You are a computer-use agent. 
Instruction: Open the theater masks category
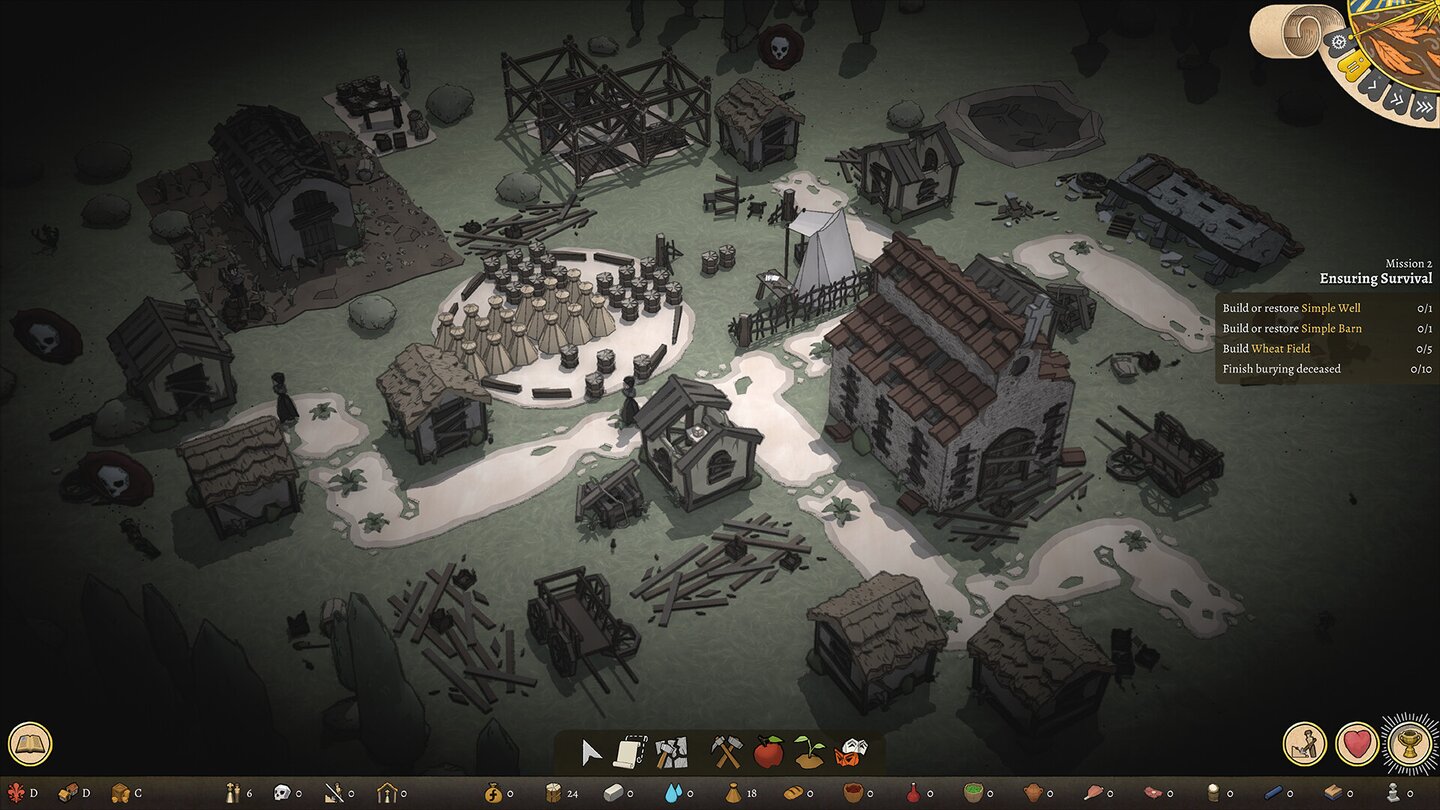point(851,752)
